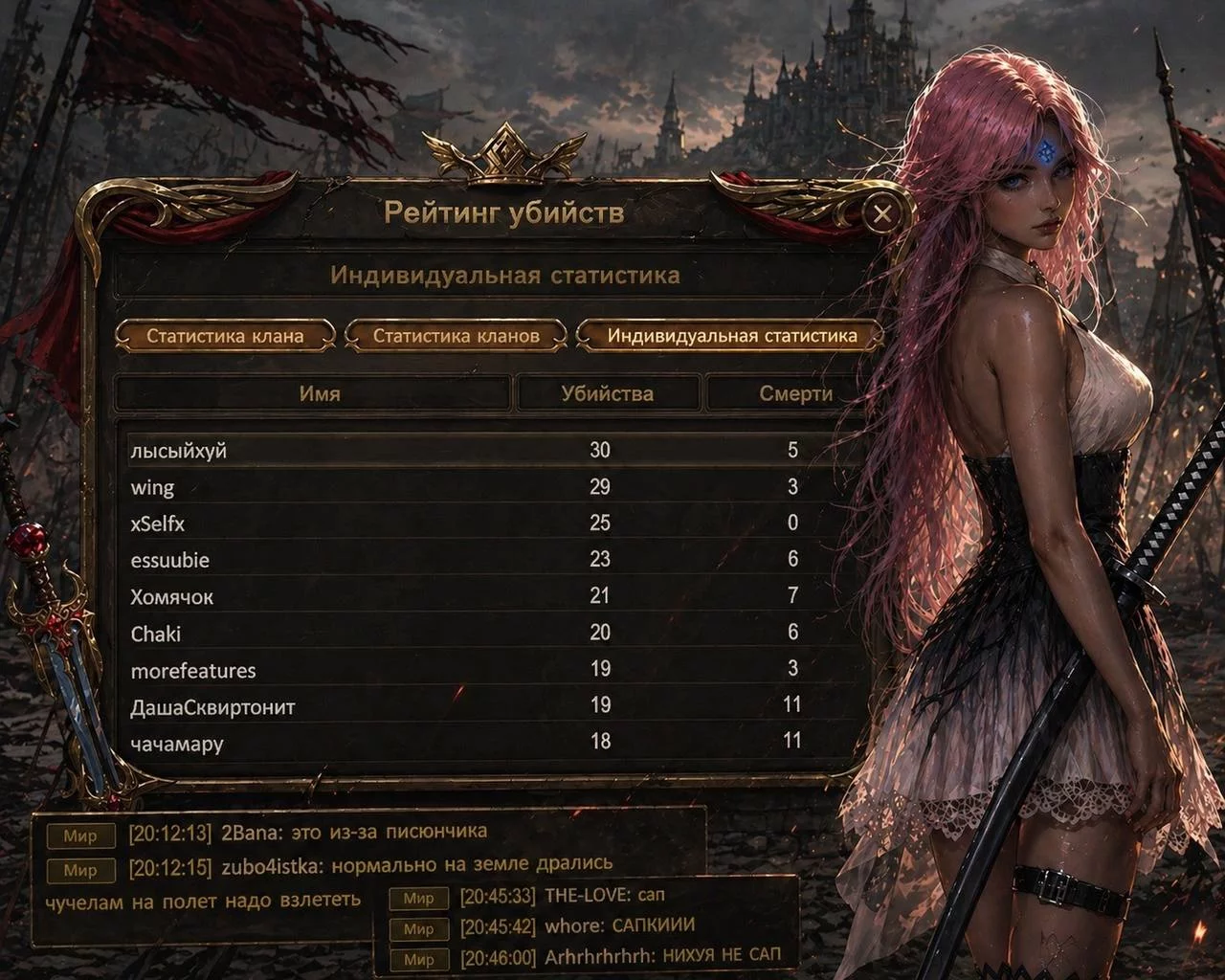Sort by the Убийства column header
The image size is (1225, 980).
pos(607,393)
